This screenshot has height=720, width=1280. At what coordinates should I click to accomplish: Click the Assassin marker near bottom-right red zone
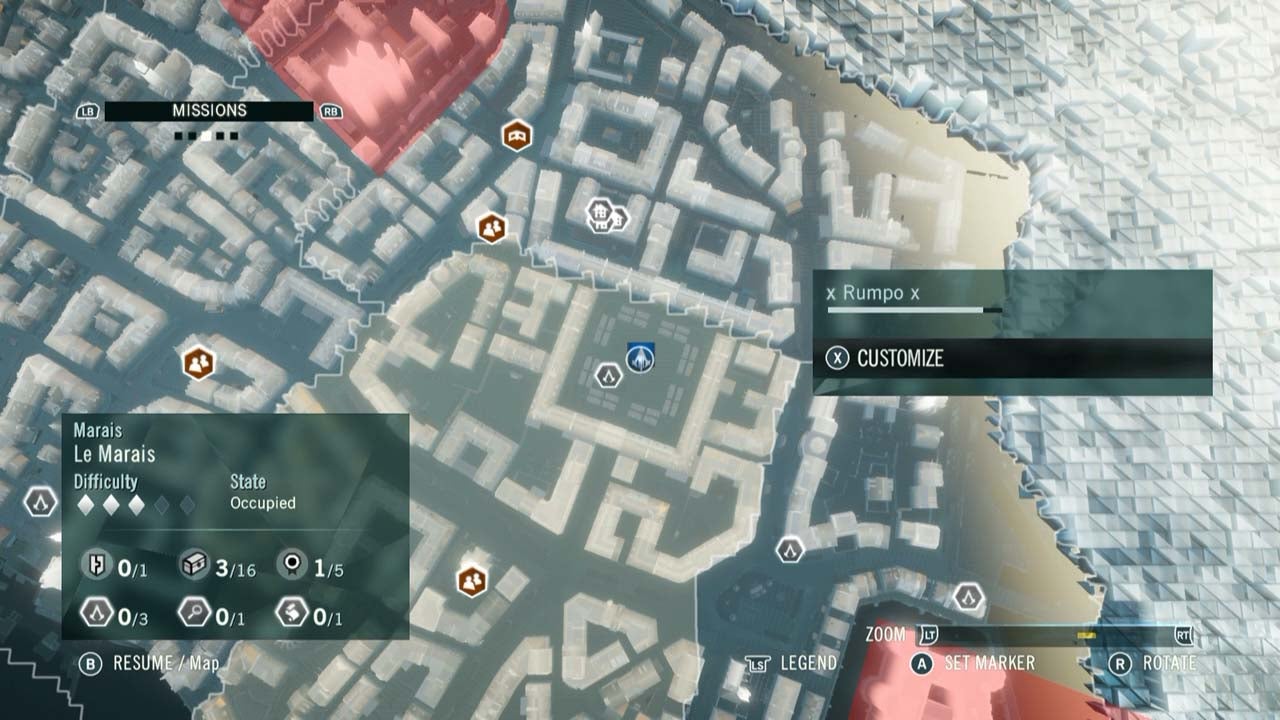click(968, 599)
